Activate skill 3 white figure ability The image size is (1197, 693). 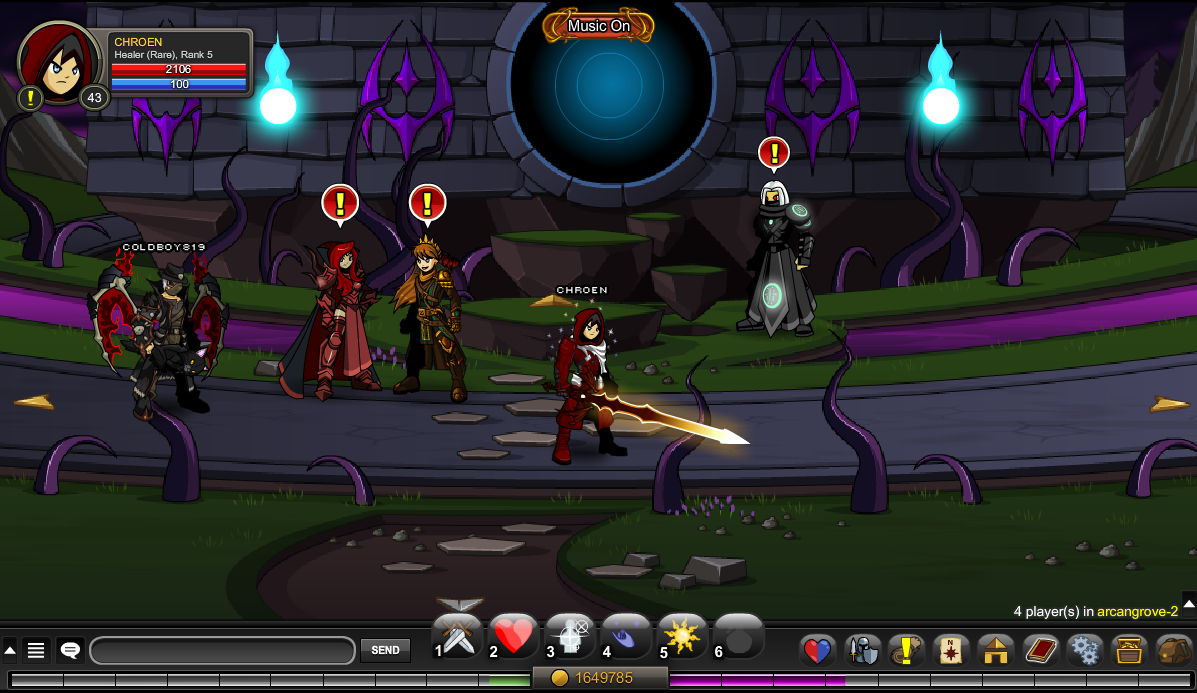click(570, 637)
